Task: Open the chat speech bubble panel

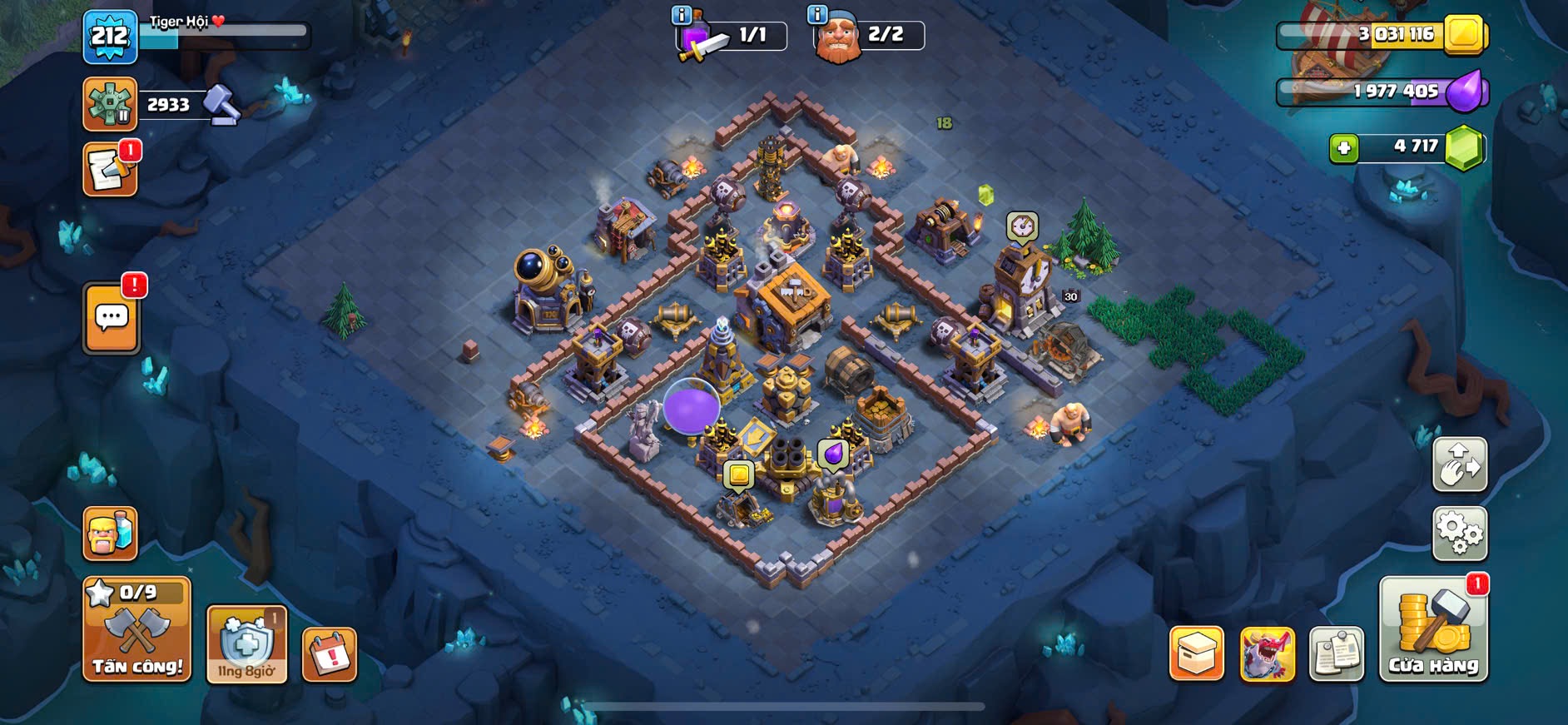Action: click(x=112, y=318)
